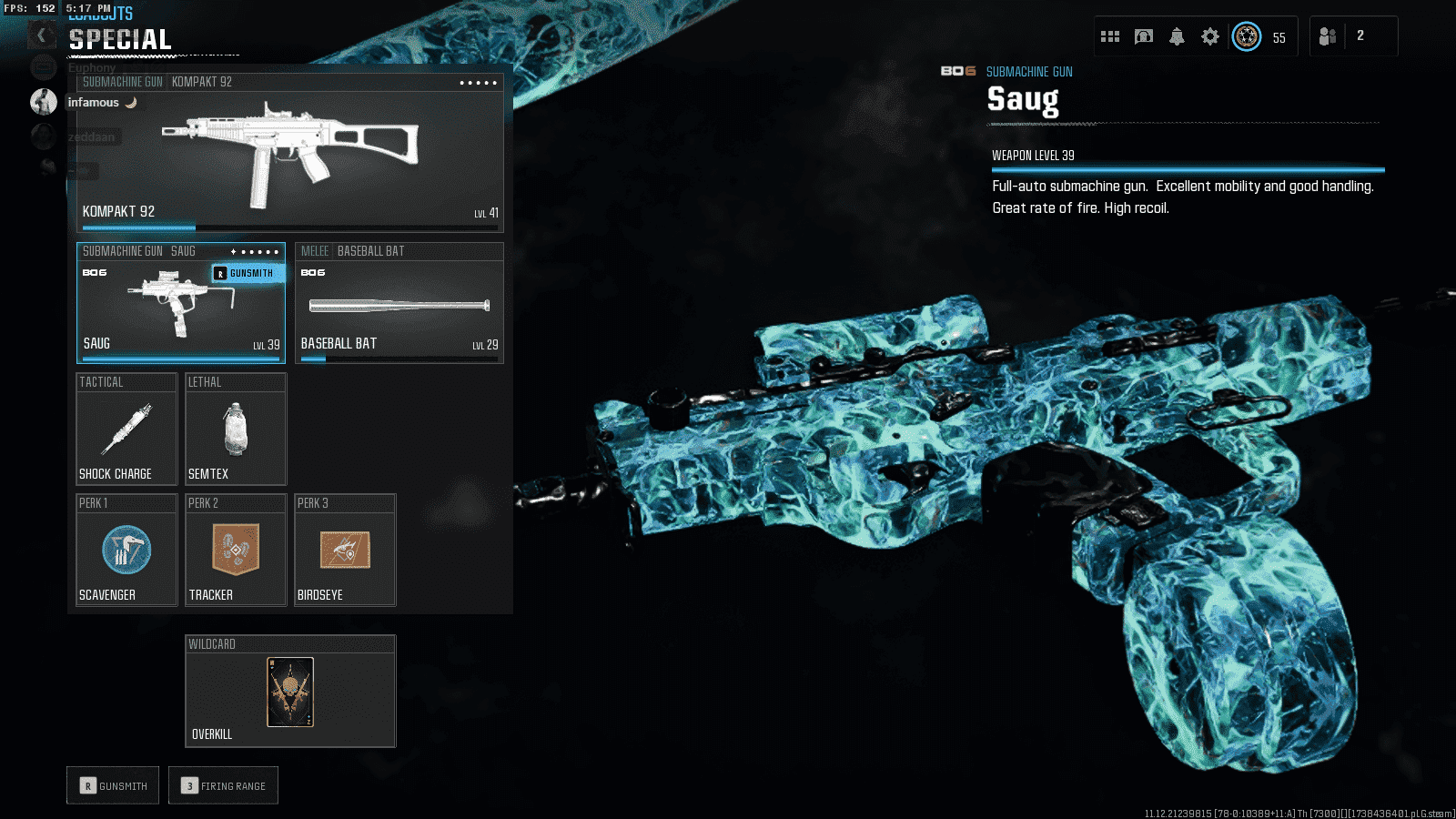Open Gunsmith tag on the Saug card
1456x819 pixels.
(x=248, y=273)
